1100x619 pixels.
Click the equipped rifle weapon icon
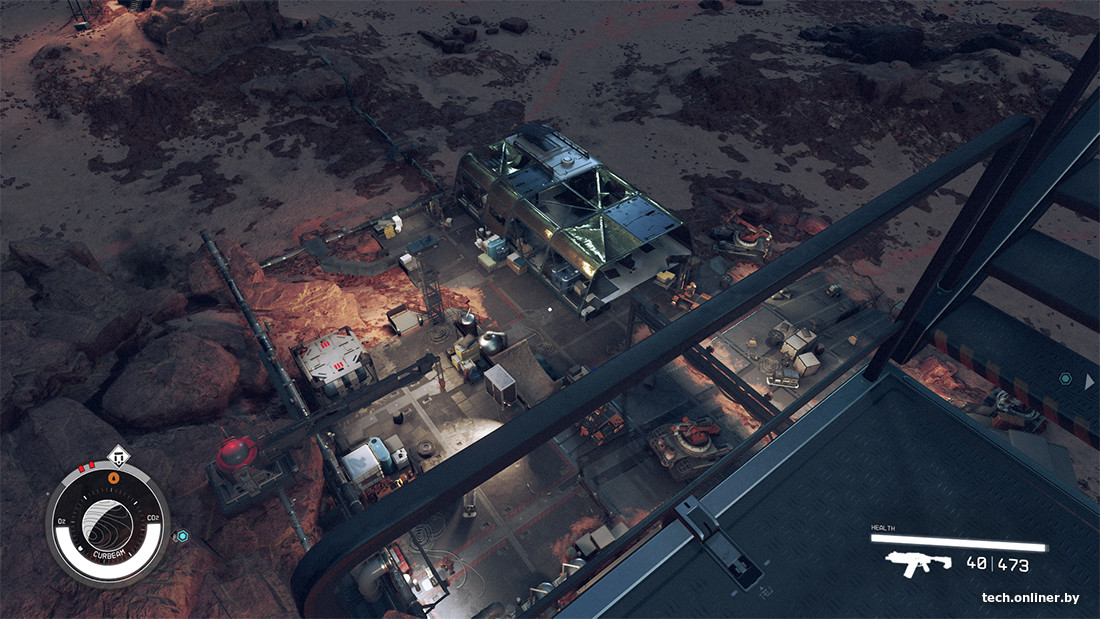click(x=919, y=563)
